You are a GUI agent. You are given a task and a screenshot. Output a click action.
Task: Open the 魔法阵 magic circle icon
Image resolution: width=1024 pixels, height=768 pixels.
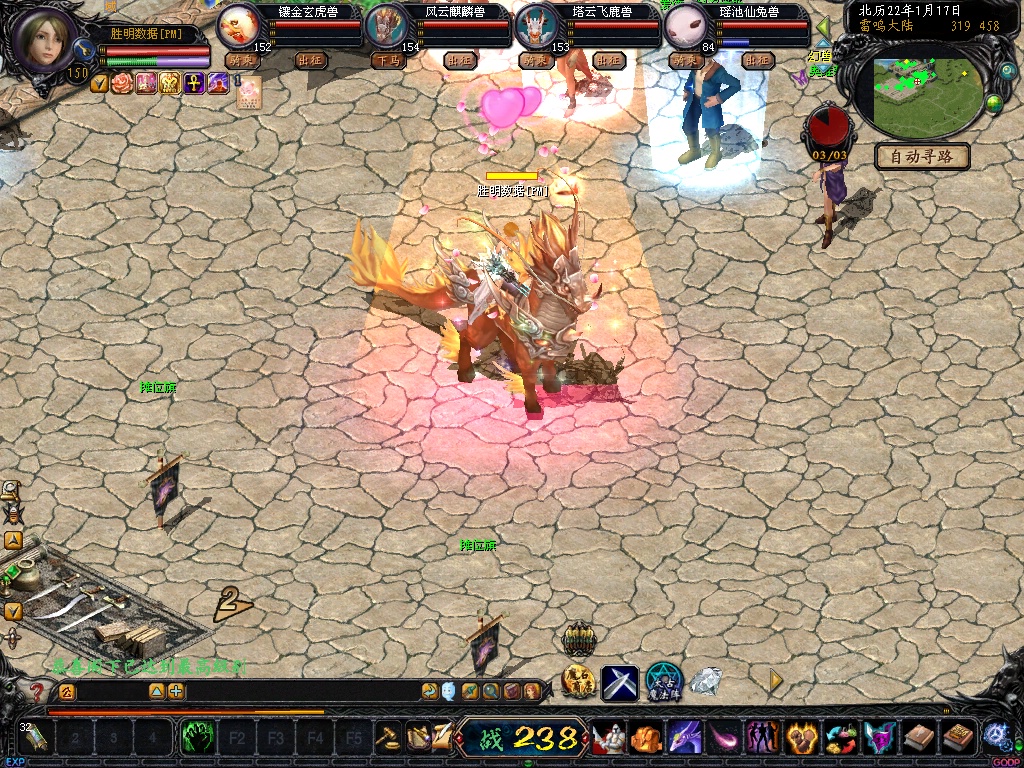(x=663, y=682)
